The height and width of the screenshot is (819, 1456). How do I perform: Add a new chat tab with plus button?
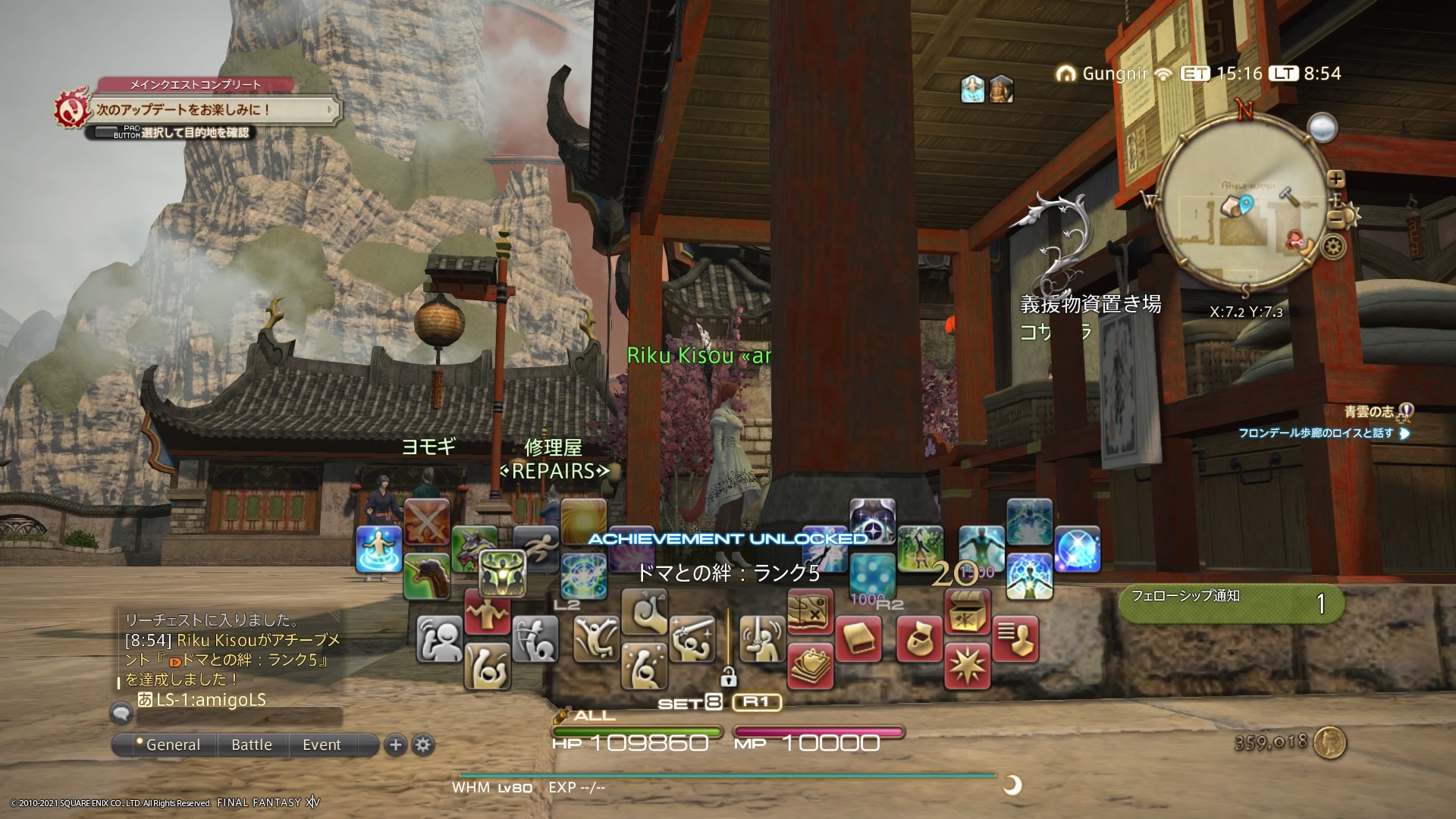click(x=395, y=745)
